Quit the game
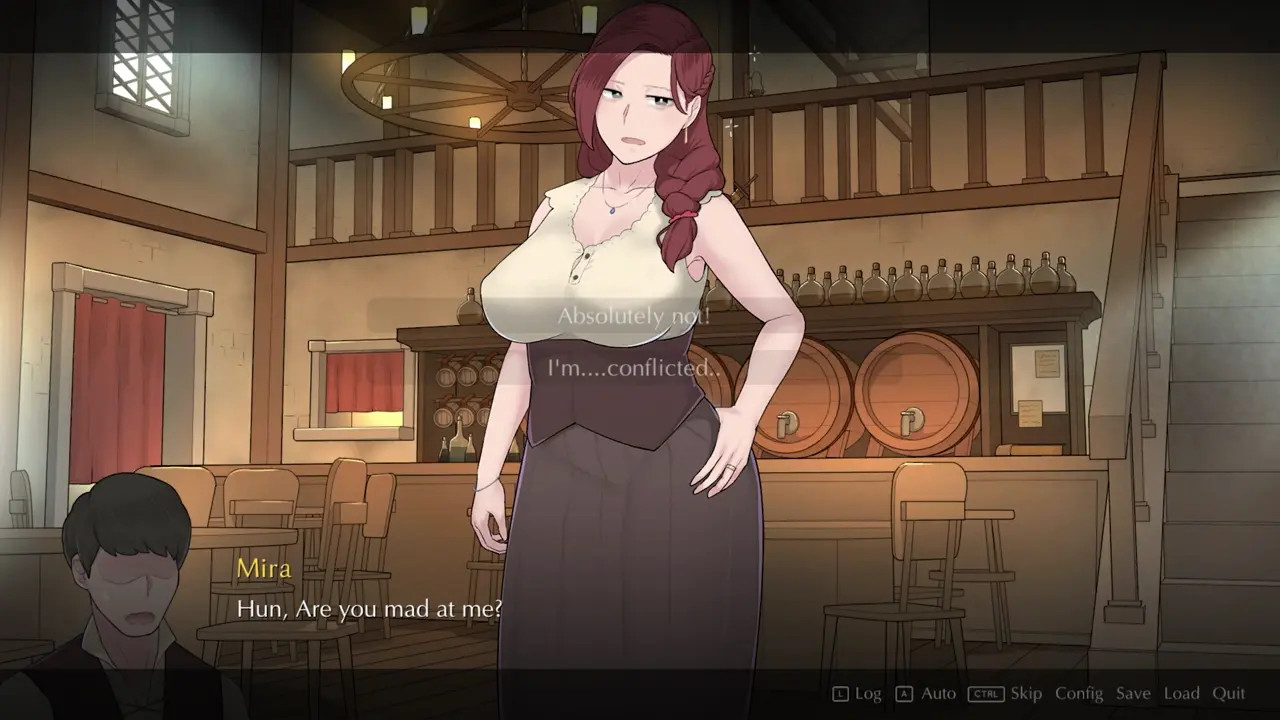 [x=1229, y=693]
